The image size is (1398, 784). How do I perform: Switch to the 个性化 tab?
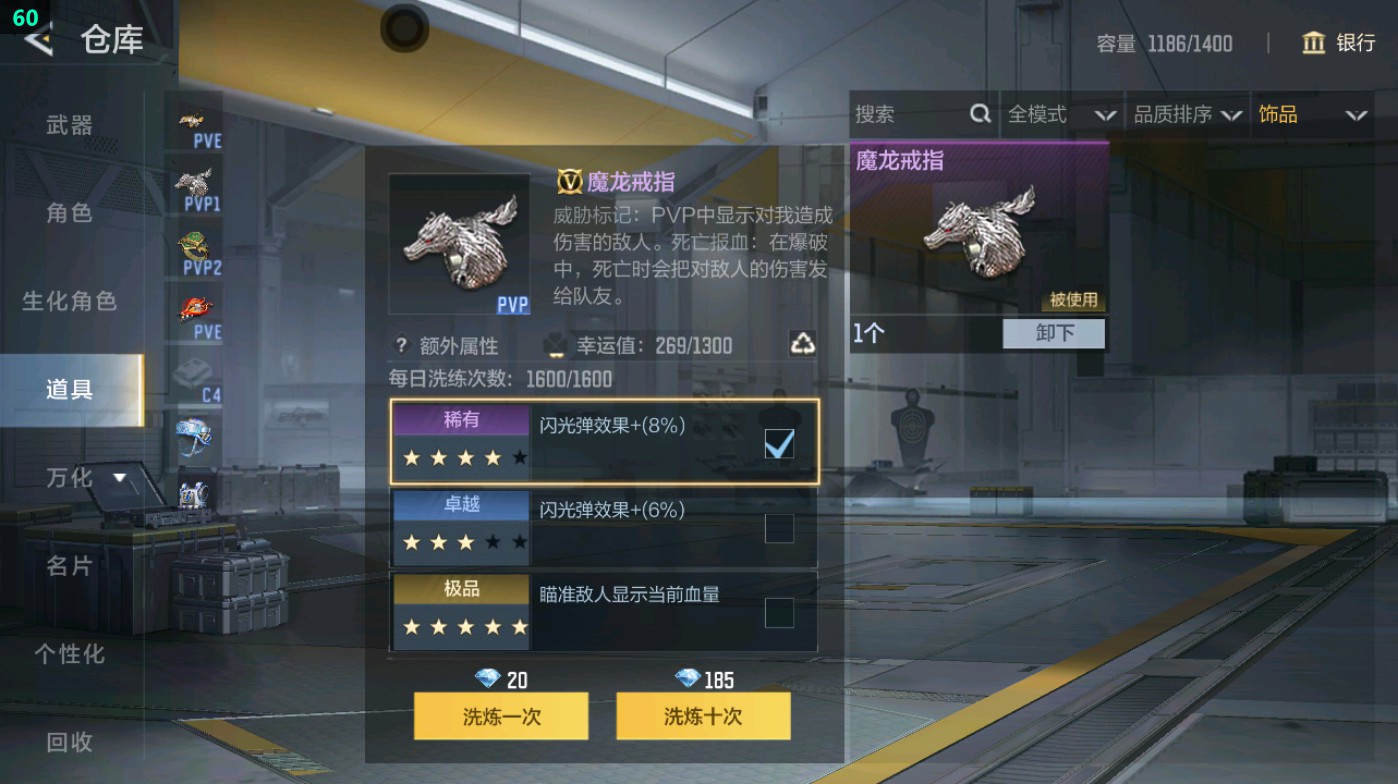[x=69, y=655]
